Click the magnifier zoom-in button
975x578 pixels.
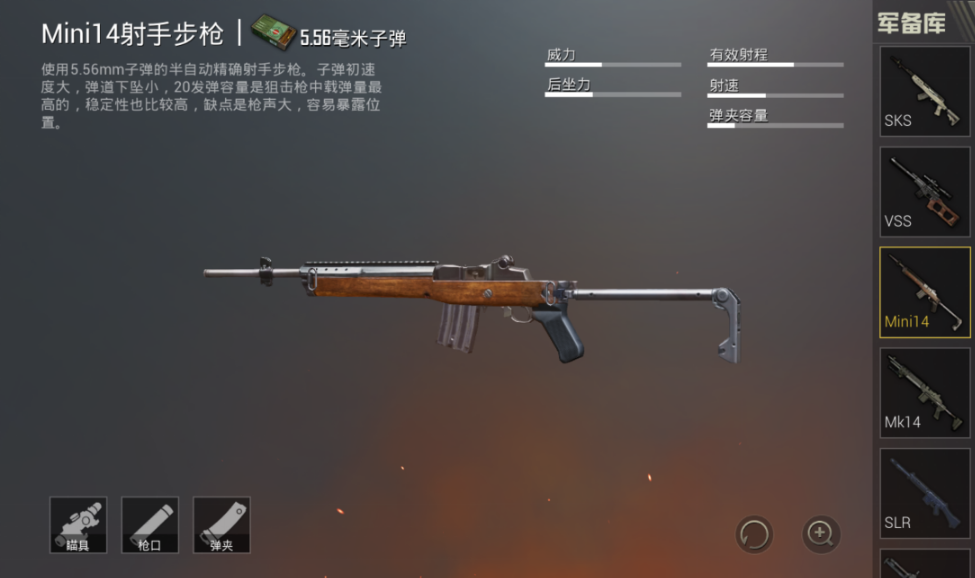coord(821,534)
